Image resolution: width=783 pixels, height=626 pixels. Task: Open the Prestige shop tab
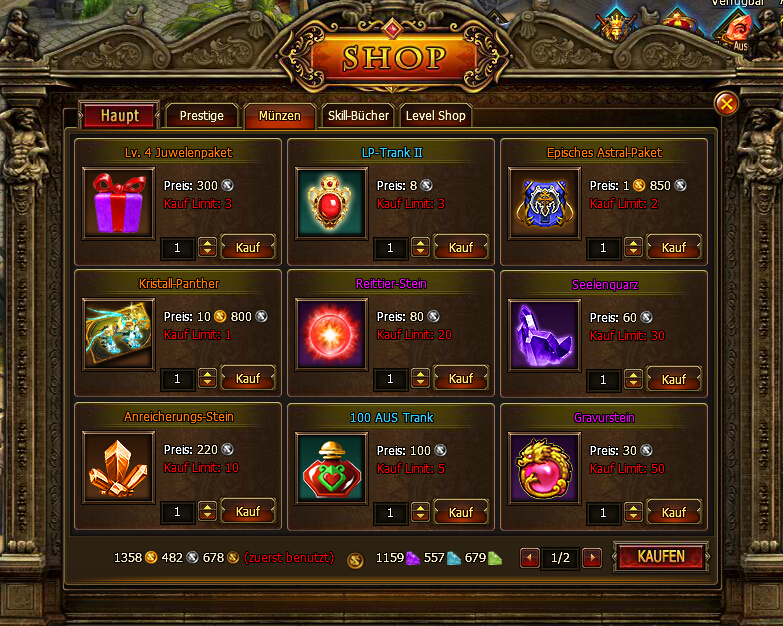point(201,116)
